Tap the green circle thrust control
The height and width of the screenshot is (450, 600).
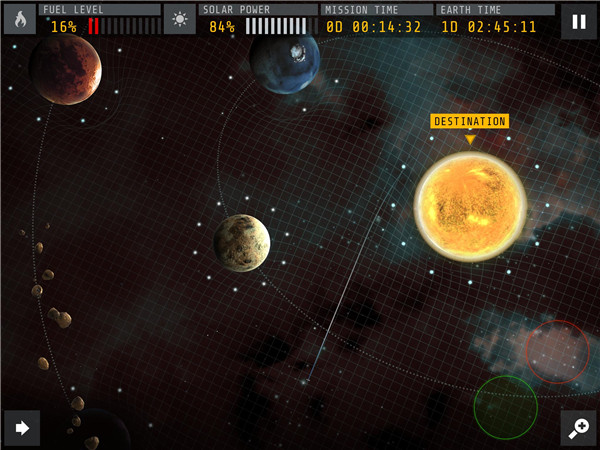(505, 407)
